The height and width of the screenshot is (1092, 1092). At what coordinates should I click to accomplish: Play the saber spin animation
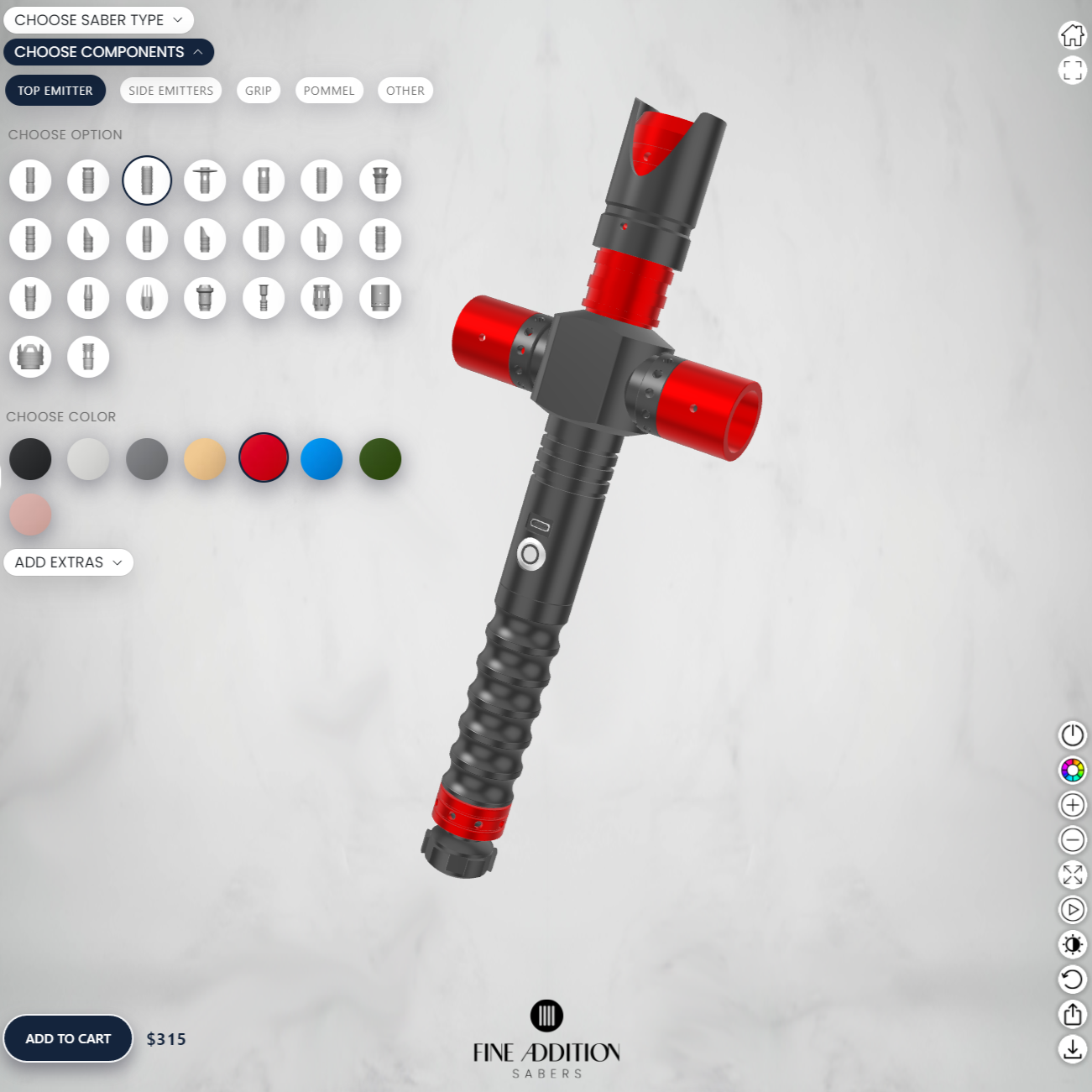(x=1072, y=909)
